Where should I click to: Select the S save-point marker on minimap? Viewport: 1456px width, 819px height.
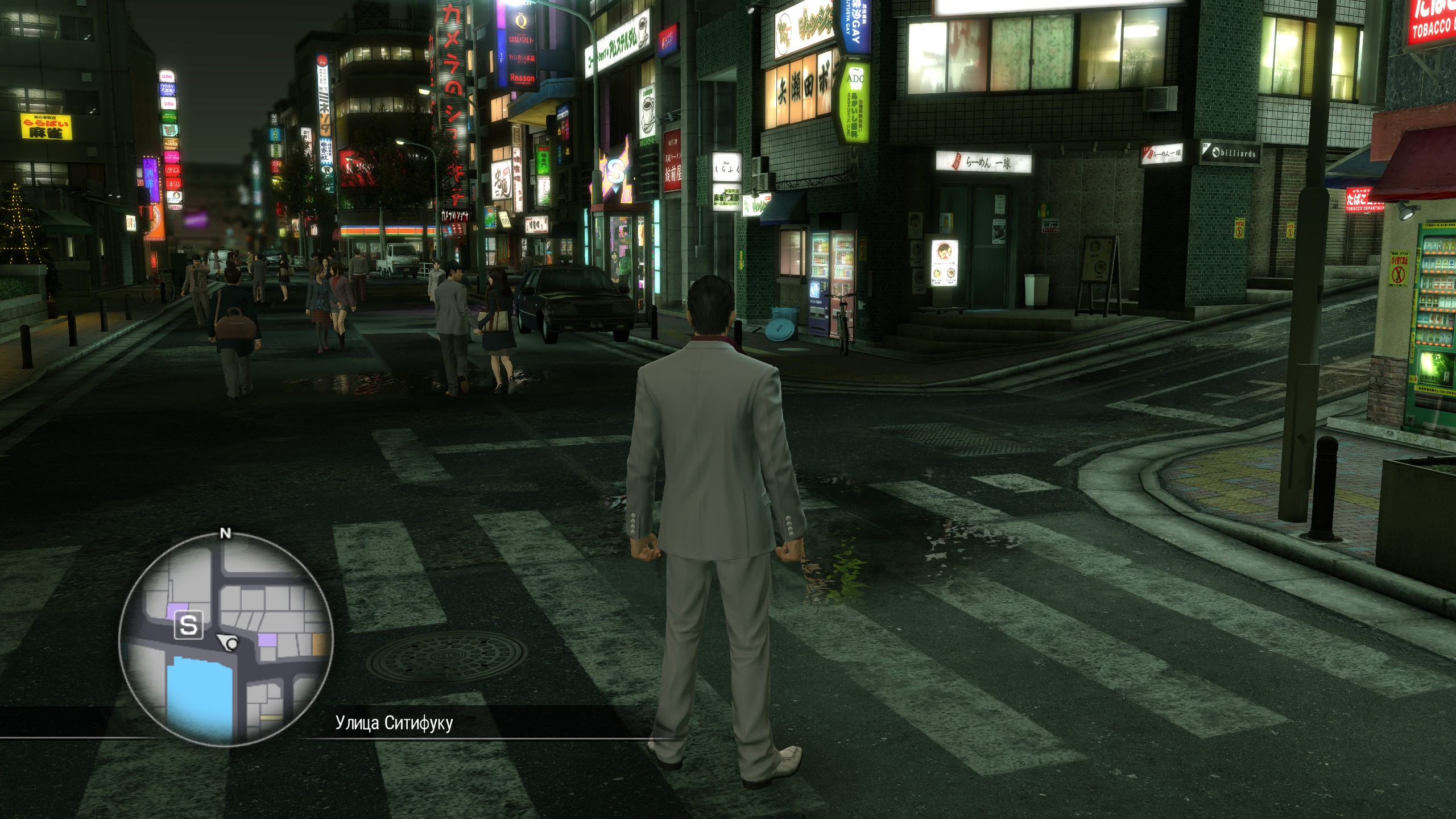(x=188, y=626)
